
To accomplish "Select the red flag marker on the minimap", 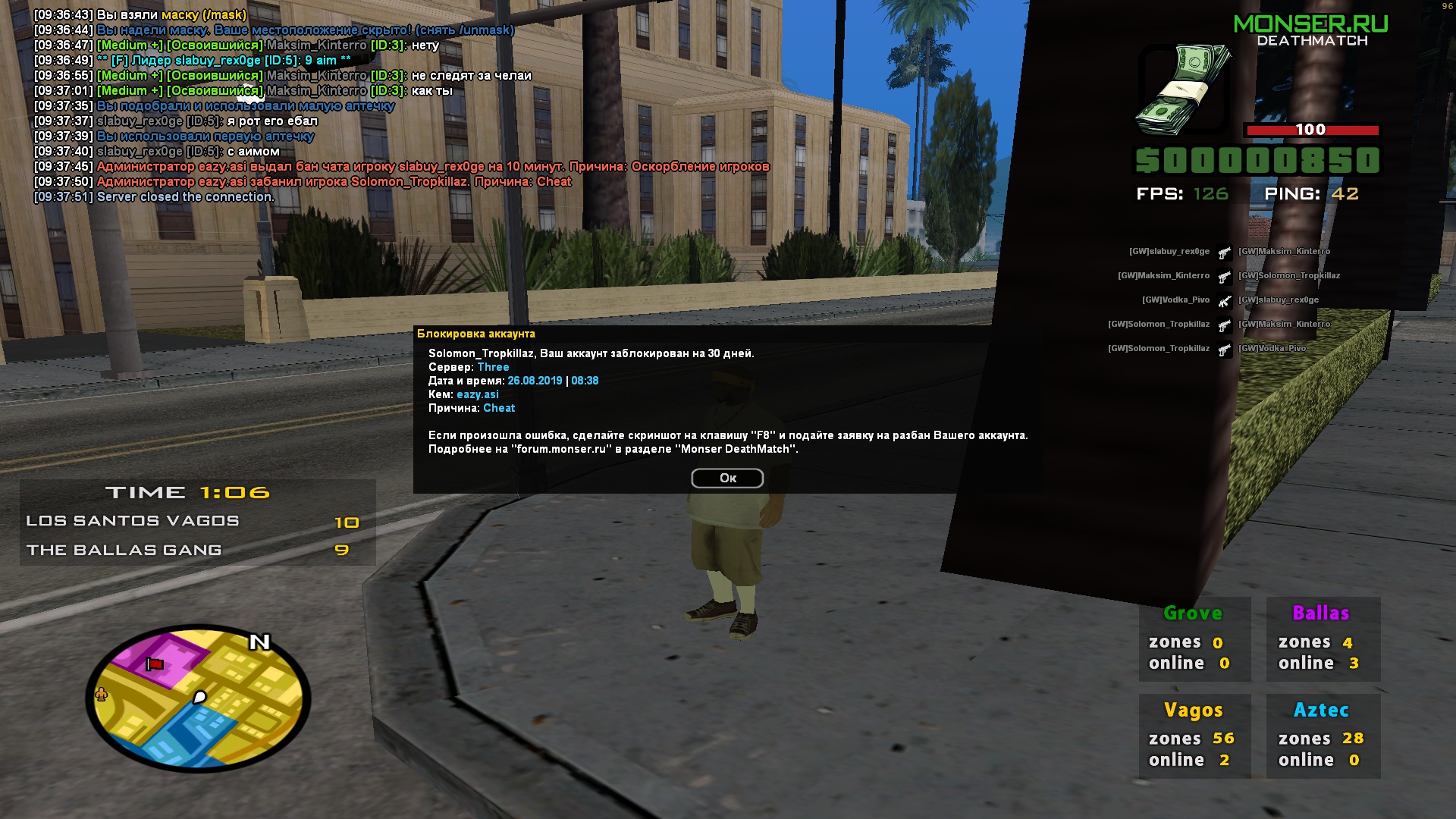I will (x=155, y=664).
